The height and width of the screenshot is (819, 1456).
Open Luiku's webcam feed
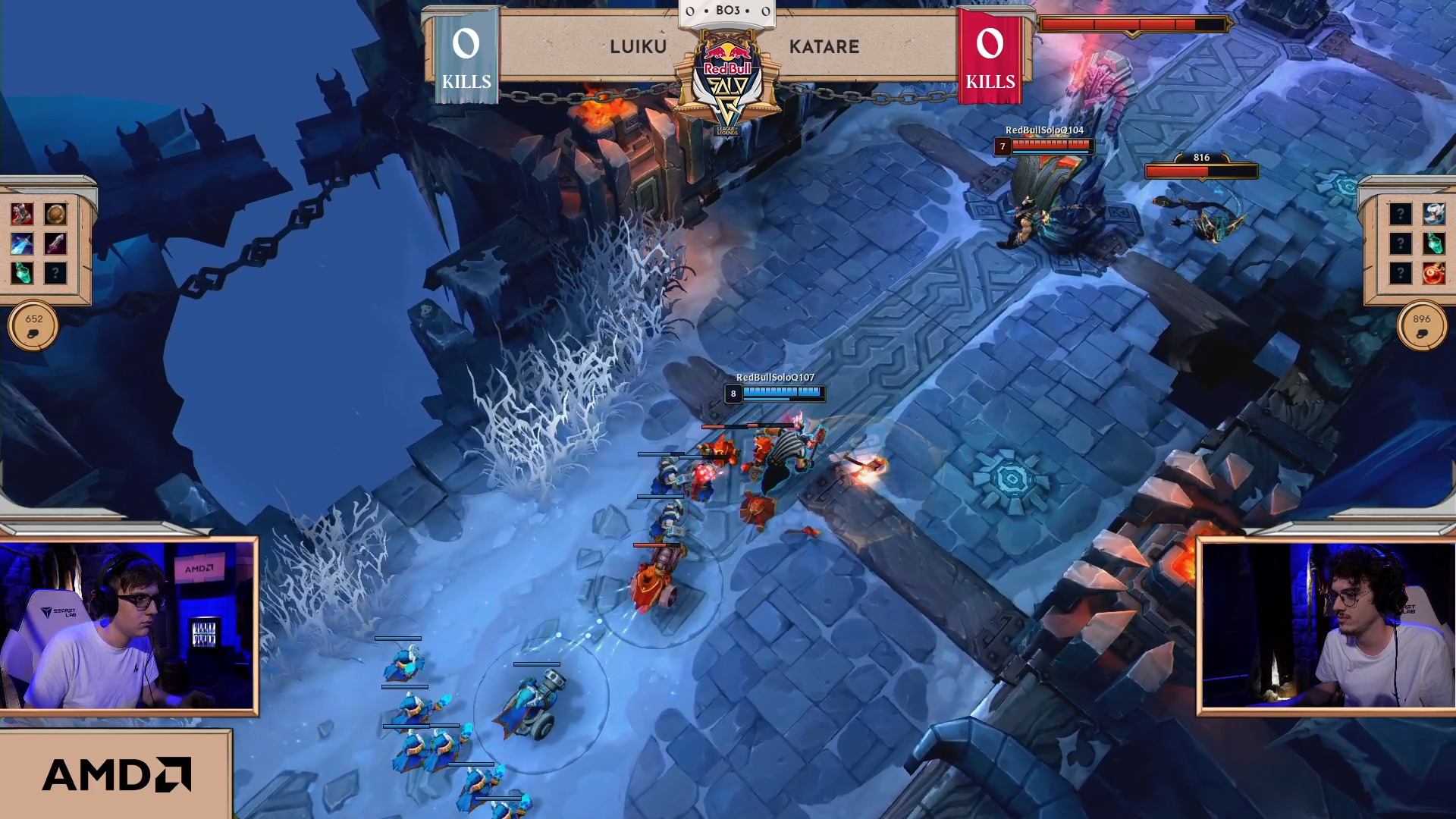coord(127,626)
